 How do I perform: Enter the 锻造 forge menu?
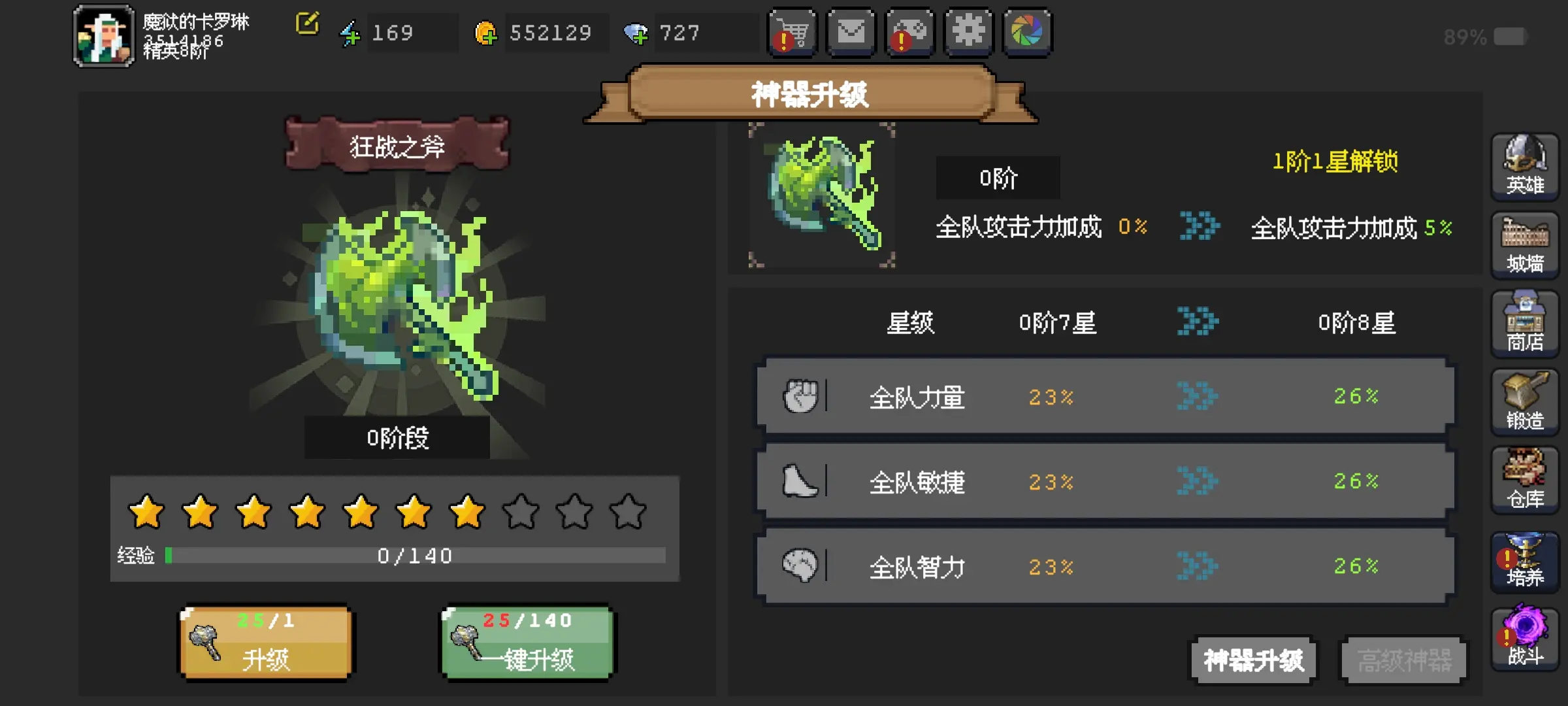tap(1525, 402)
